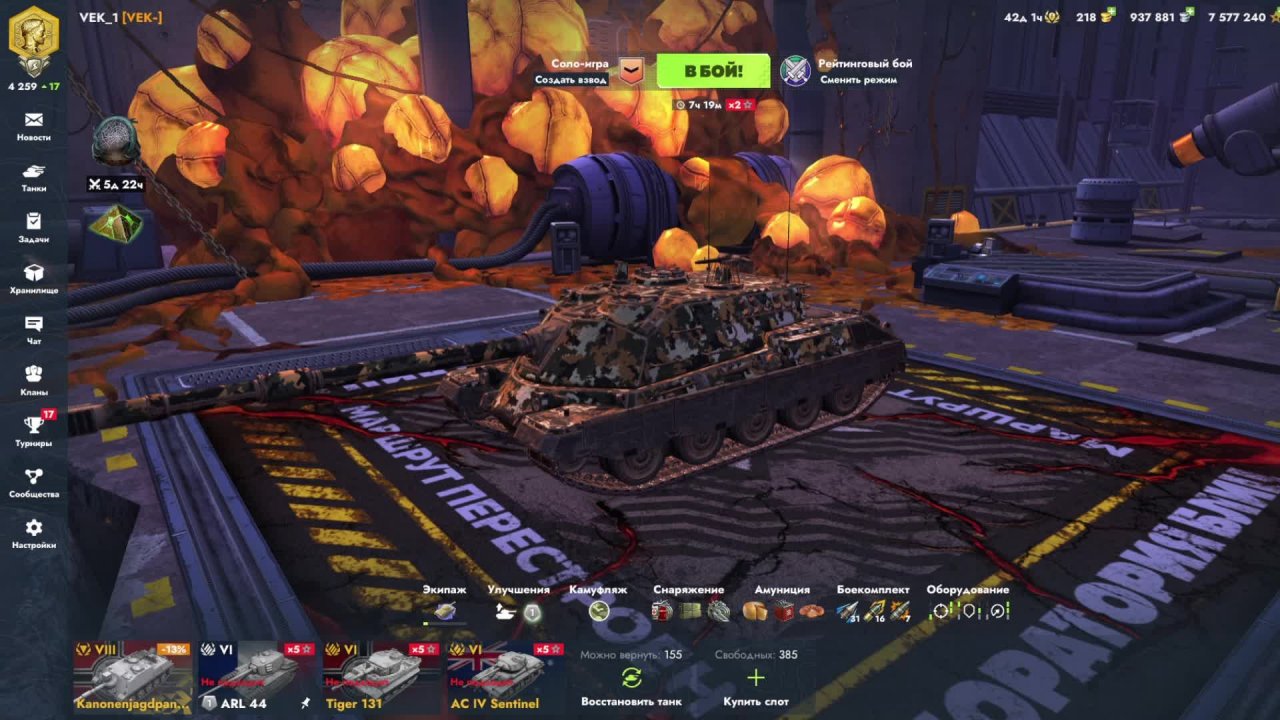Buy a garage slot with Купить слот

coord(755,686)
